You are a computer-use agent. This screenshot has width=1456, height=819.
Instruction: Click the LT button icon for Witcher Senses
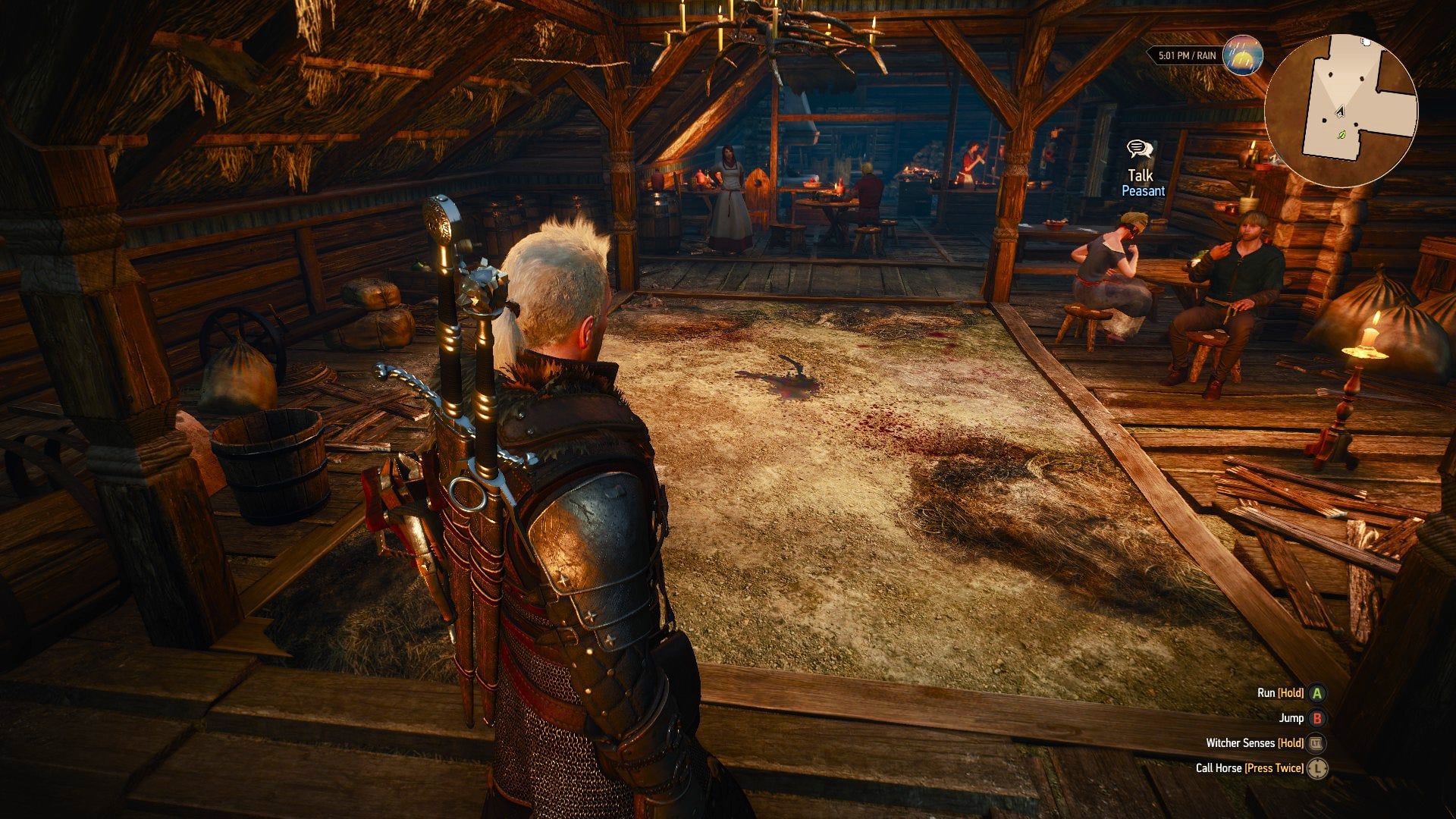(1316, 745)
